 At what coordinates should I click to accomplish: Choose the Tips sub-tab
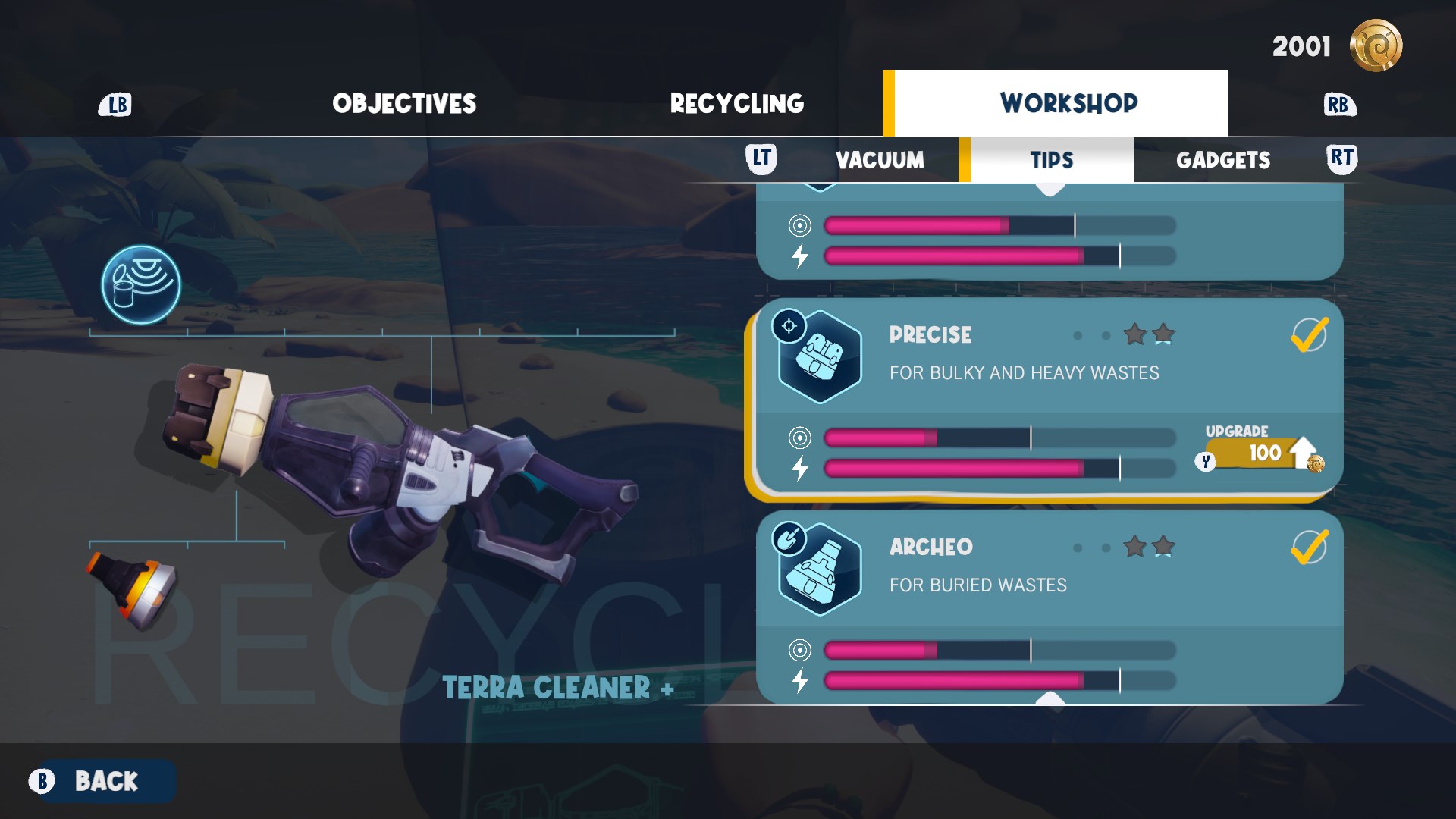1051,160
